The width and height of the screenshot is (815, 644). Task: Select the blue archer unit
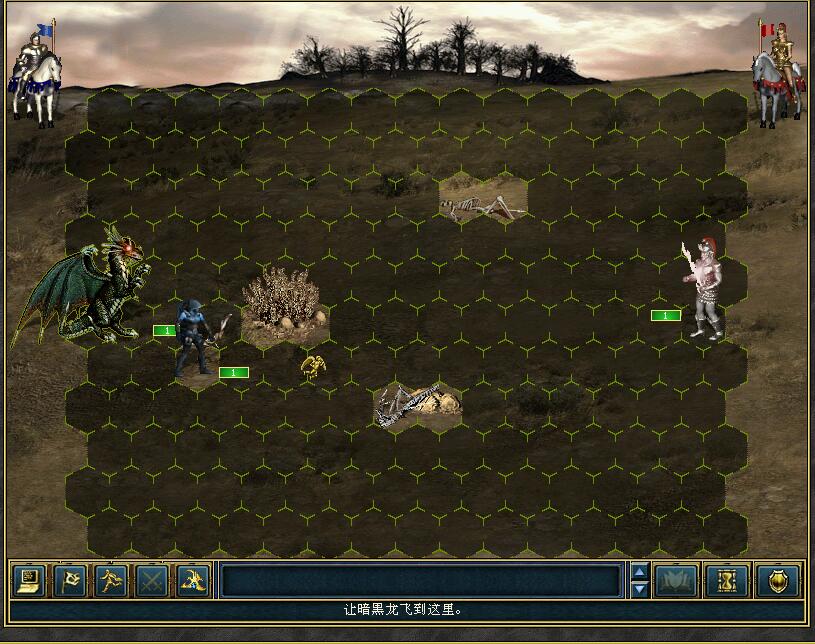[194, 338]
